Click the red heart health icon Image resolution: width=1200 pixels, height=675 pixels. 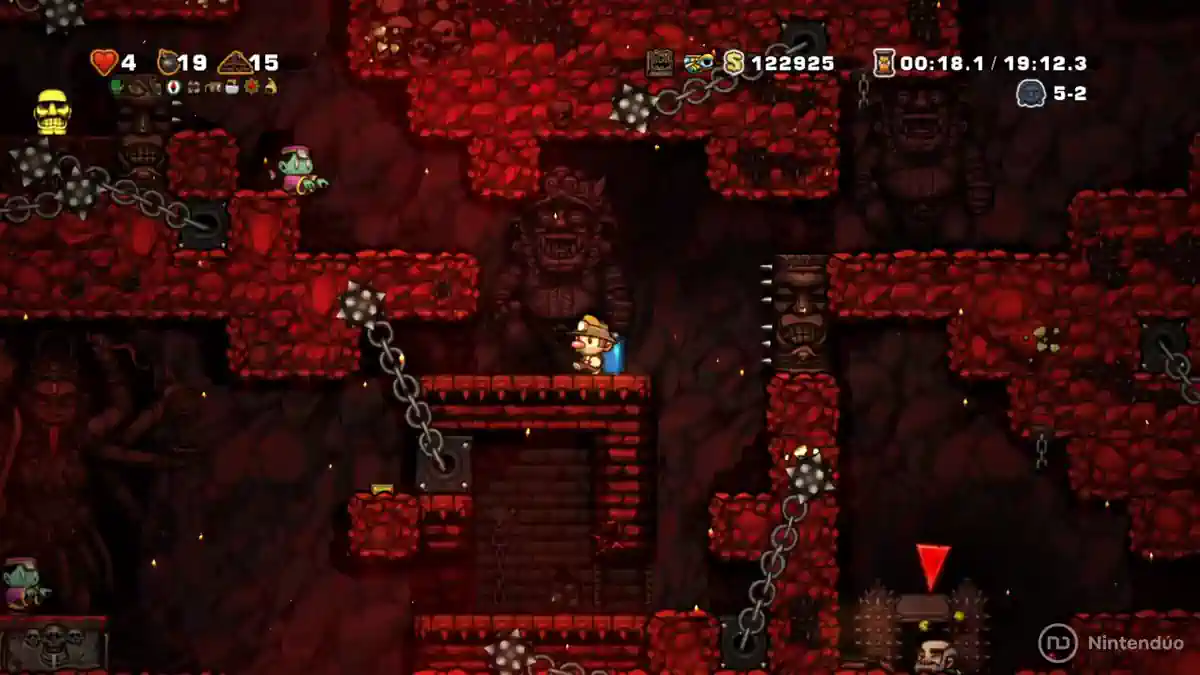tap(104, 63)
